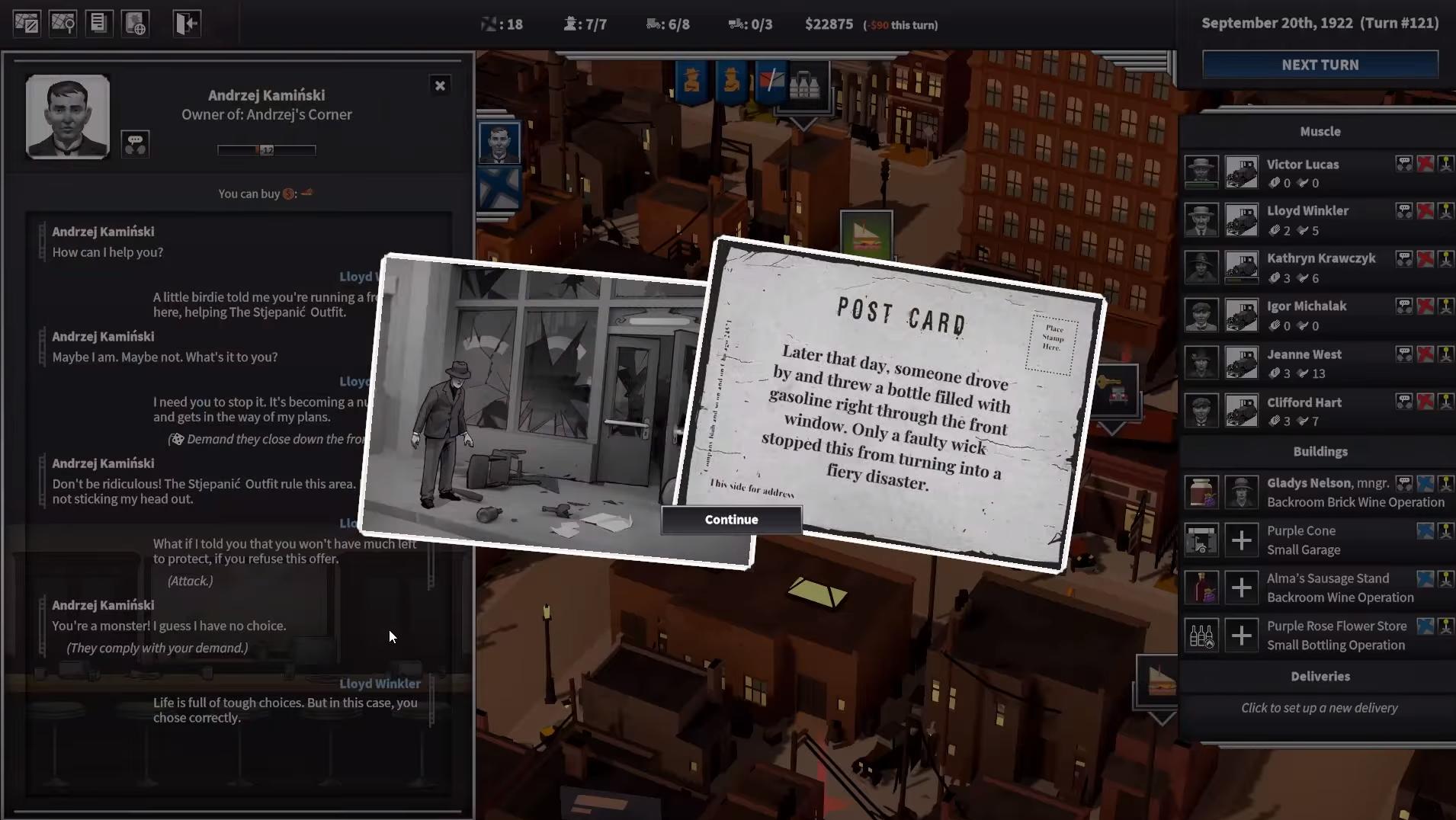Click the speech bubble icon beside Andrzej's portrait
The image size is (1456, 820).
[x=135, y=144]
